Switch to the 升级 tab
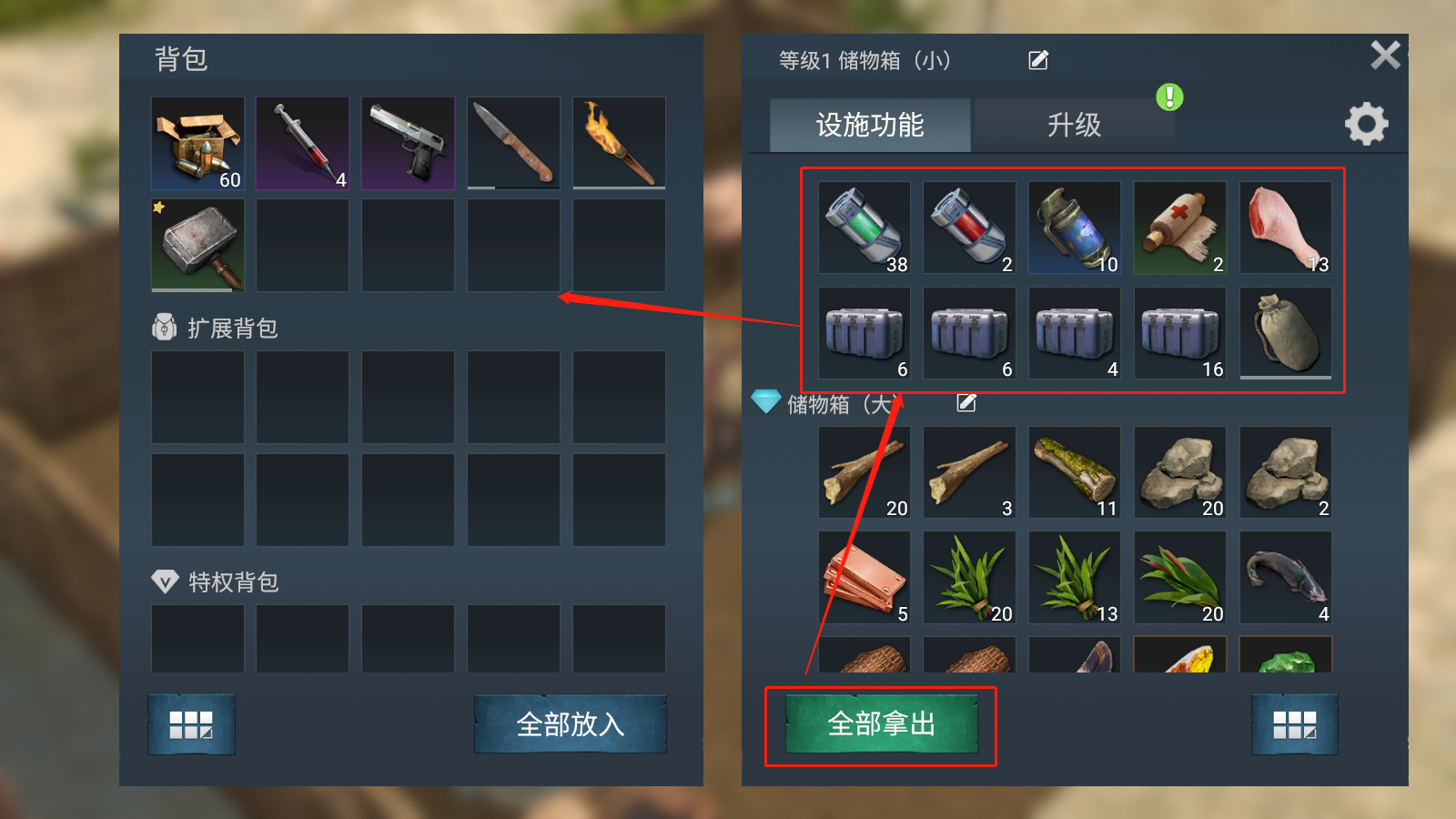1456x819 pixels. pyautogui.click(x=1075, y=126)
